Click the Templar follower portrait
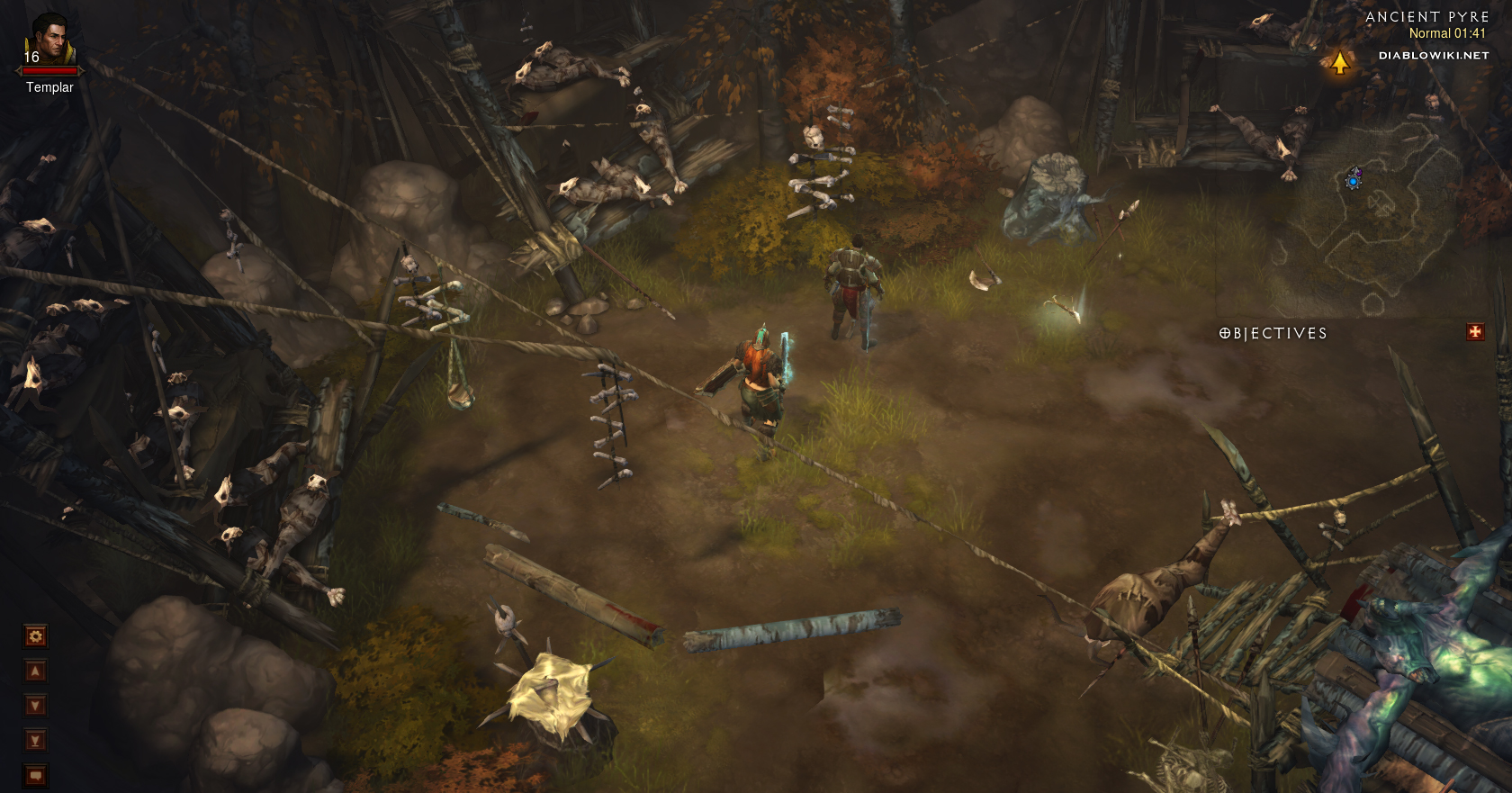 click(x=49, y=38)
